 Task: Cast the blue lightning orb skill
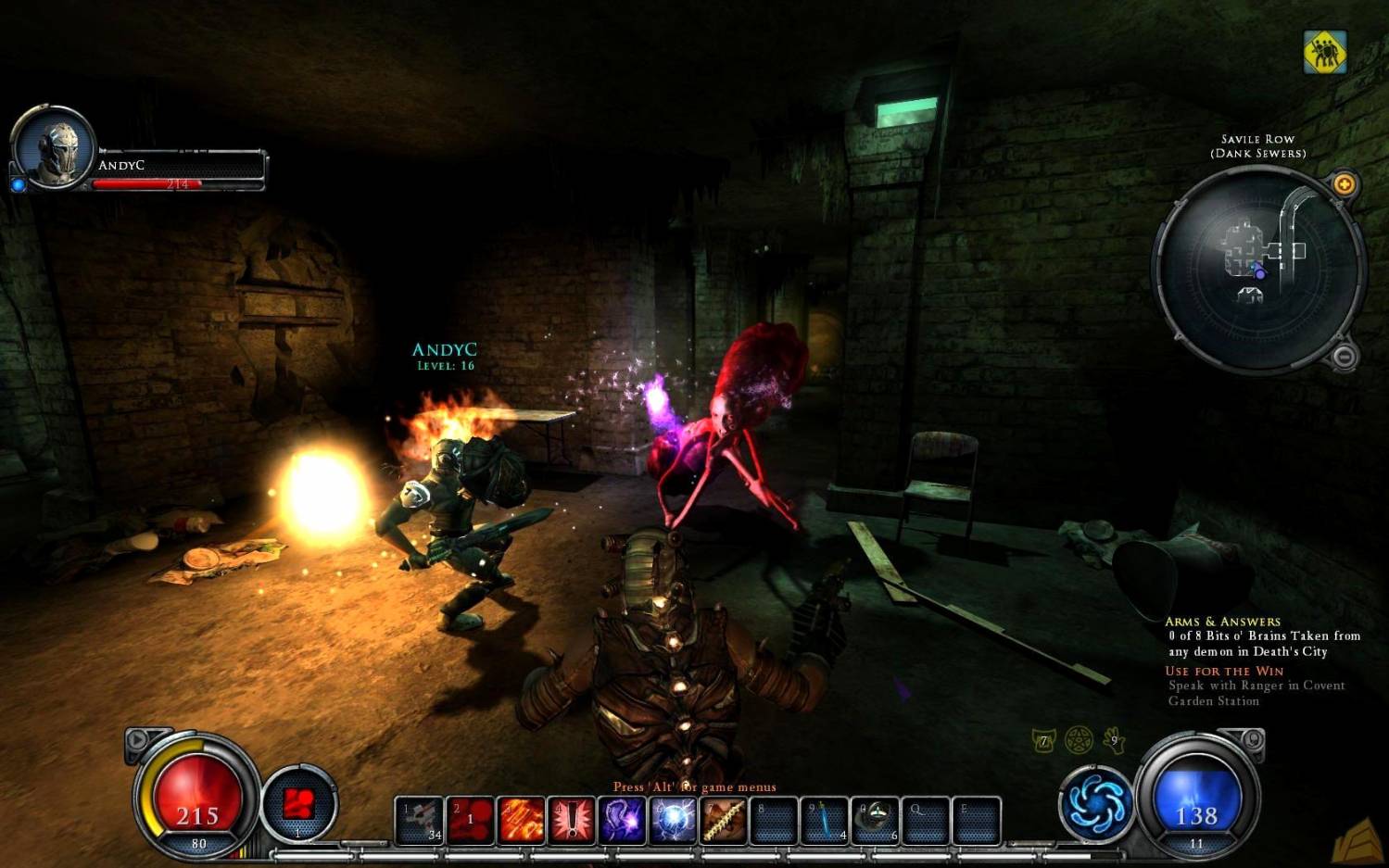[x=674, y=820]
